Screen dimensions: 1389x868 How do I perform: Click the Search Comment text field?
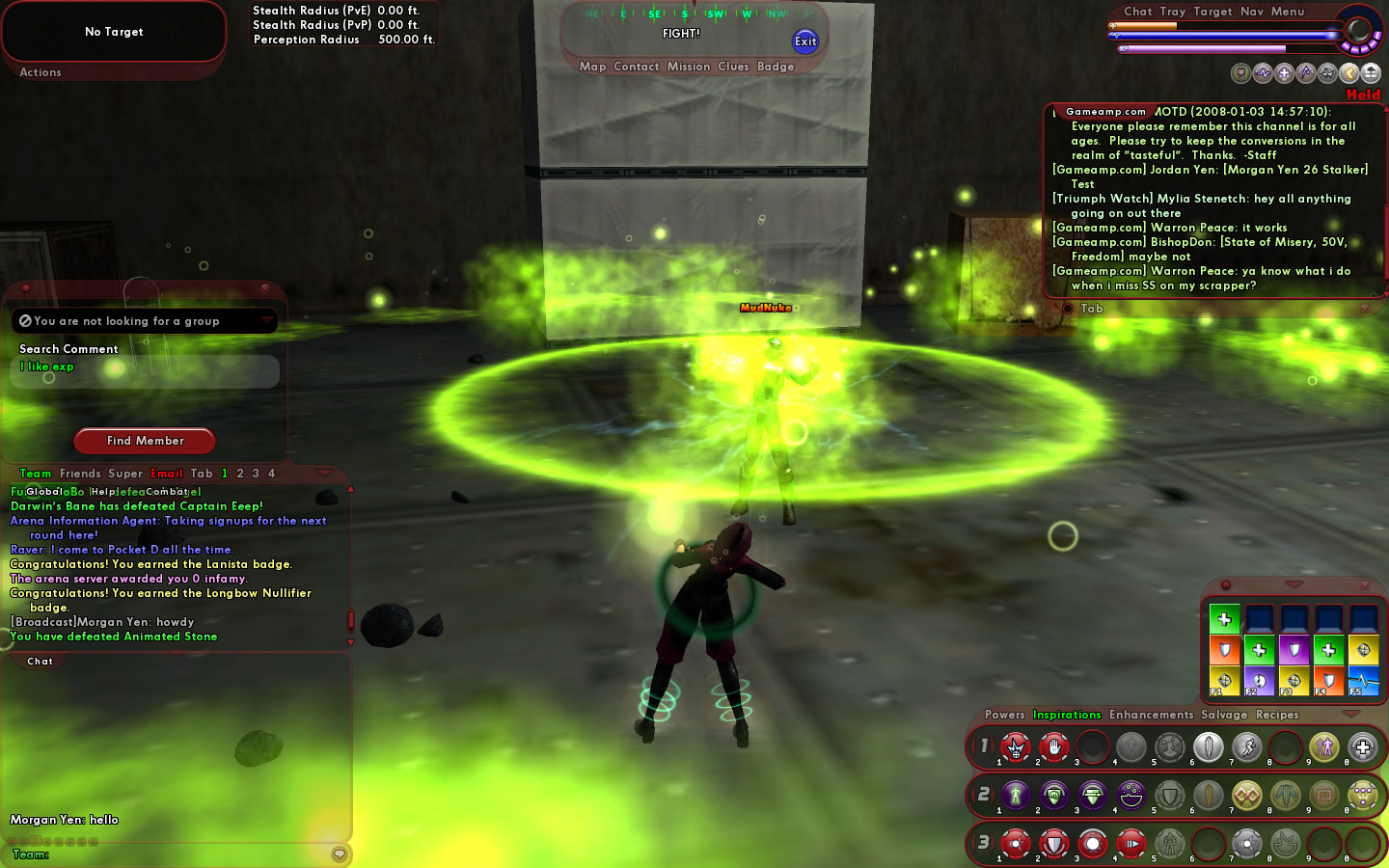(x=145, y=370)
